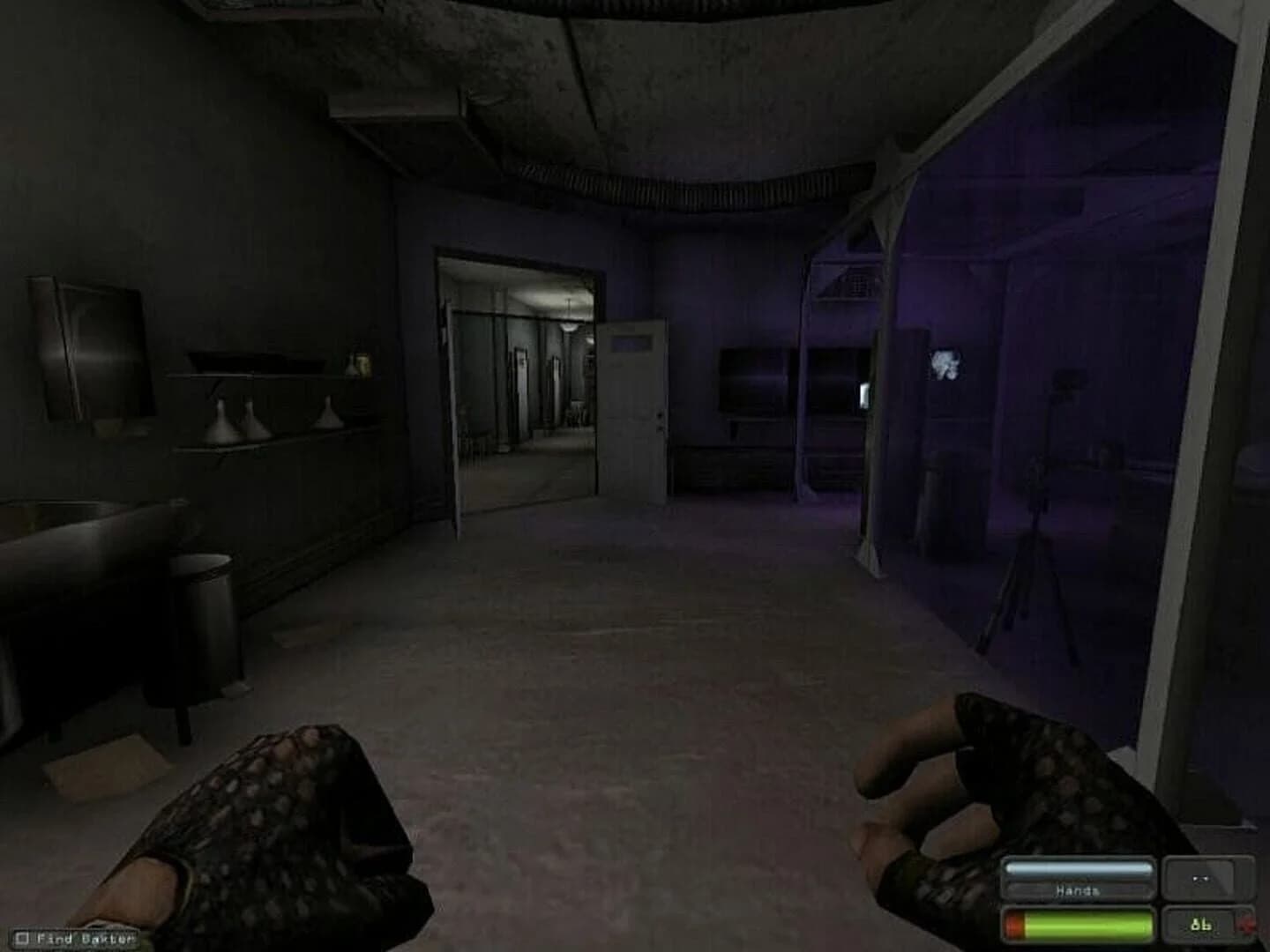Viewport: 1270px width, 952px height.
Task: Toggle the Find Baxter objective checkbox
Action: (22, 938)
